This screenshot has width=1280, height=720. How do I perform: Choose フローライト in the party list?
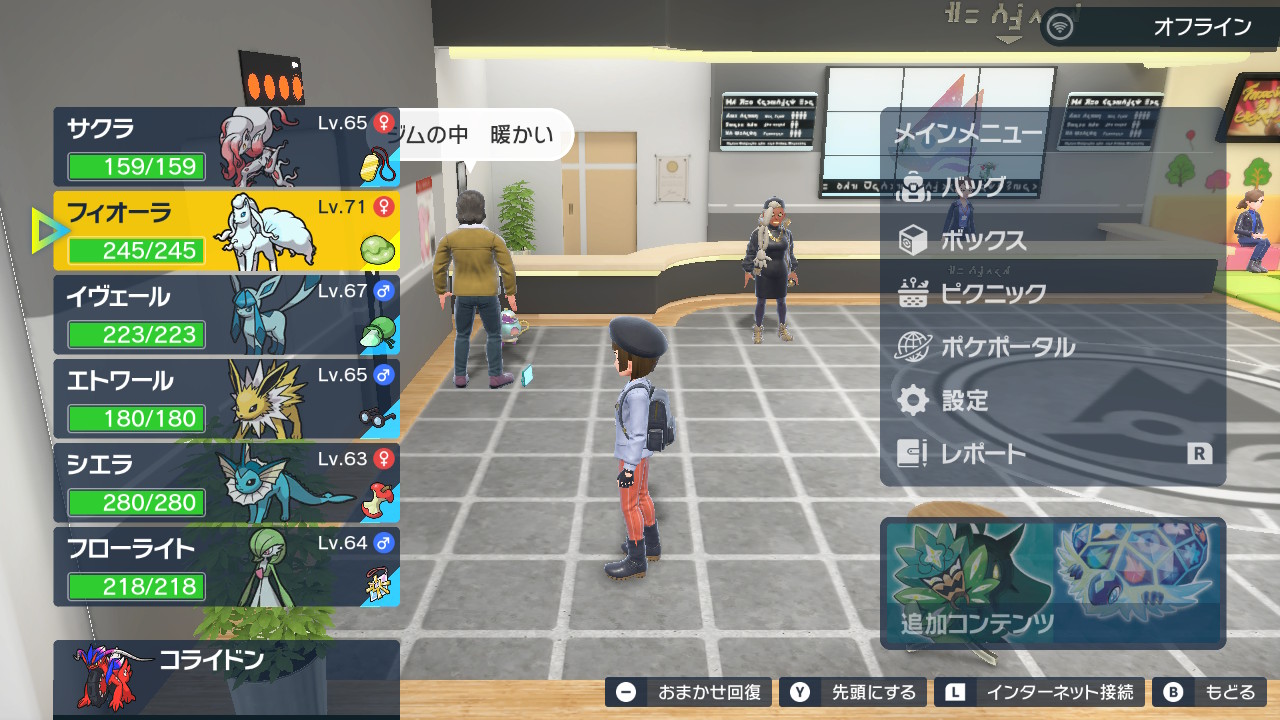click(x=226, y=567)
